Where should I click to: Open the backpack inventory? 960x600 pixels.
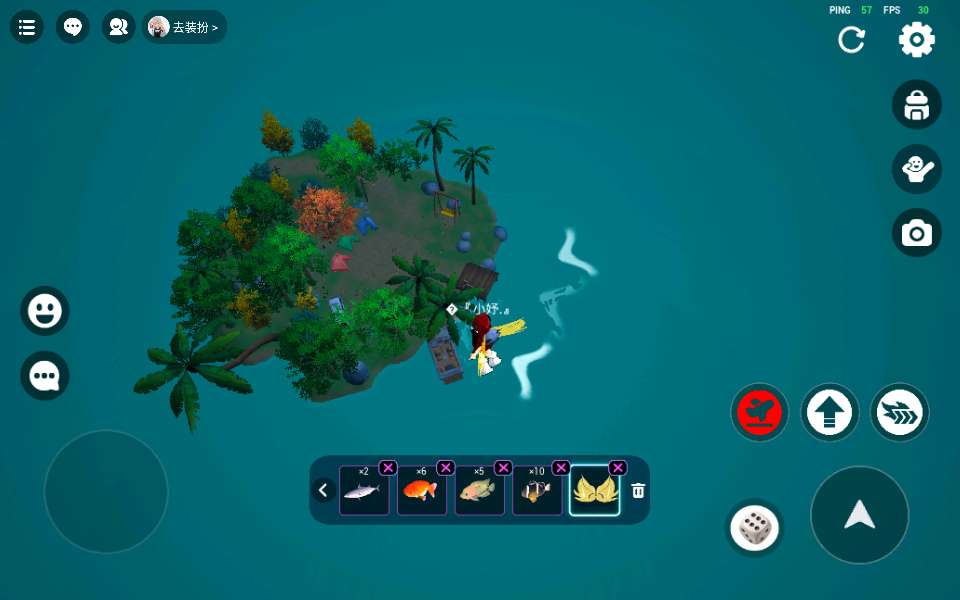tap(917, 105)
